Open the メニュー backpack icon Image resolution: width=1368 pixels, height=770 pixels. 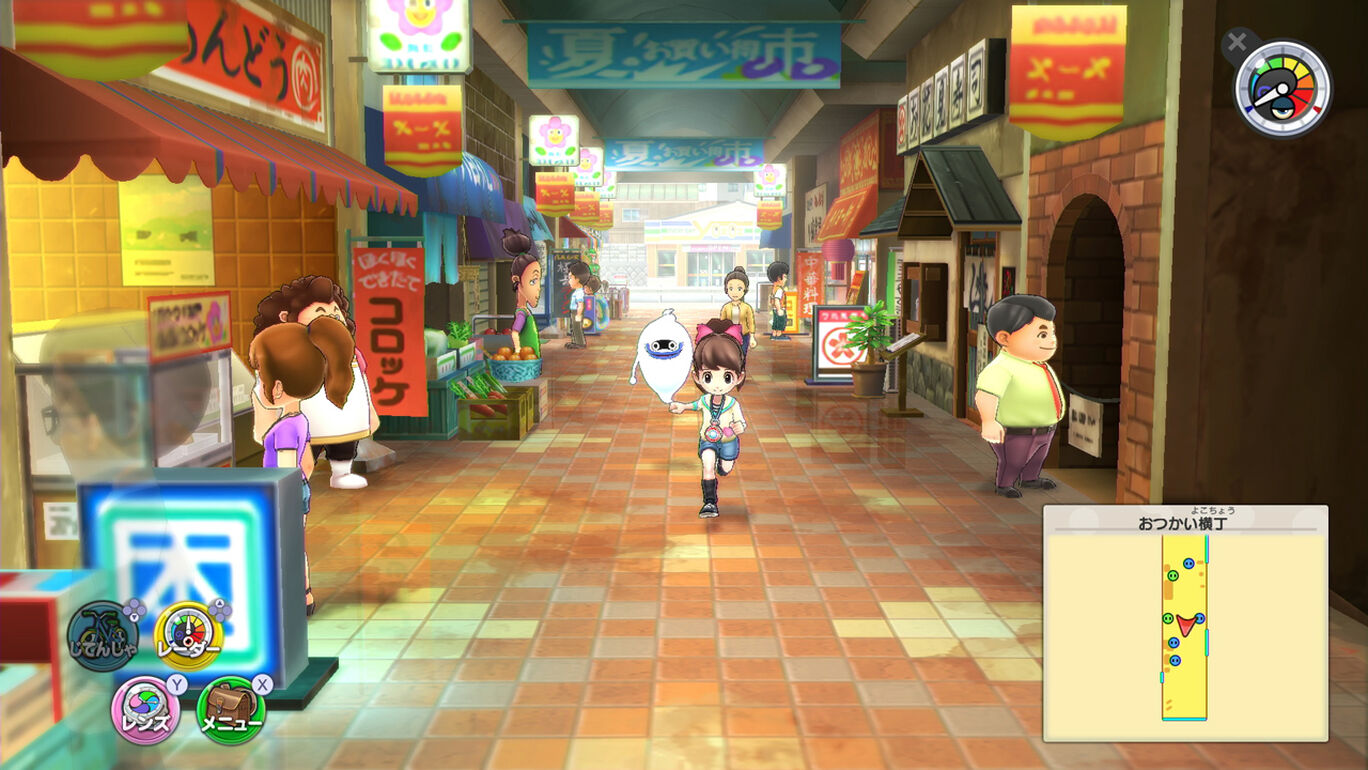229,706
